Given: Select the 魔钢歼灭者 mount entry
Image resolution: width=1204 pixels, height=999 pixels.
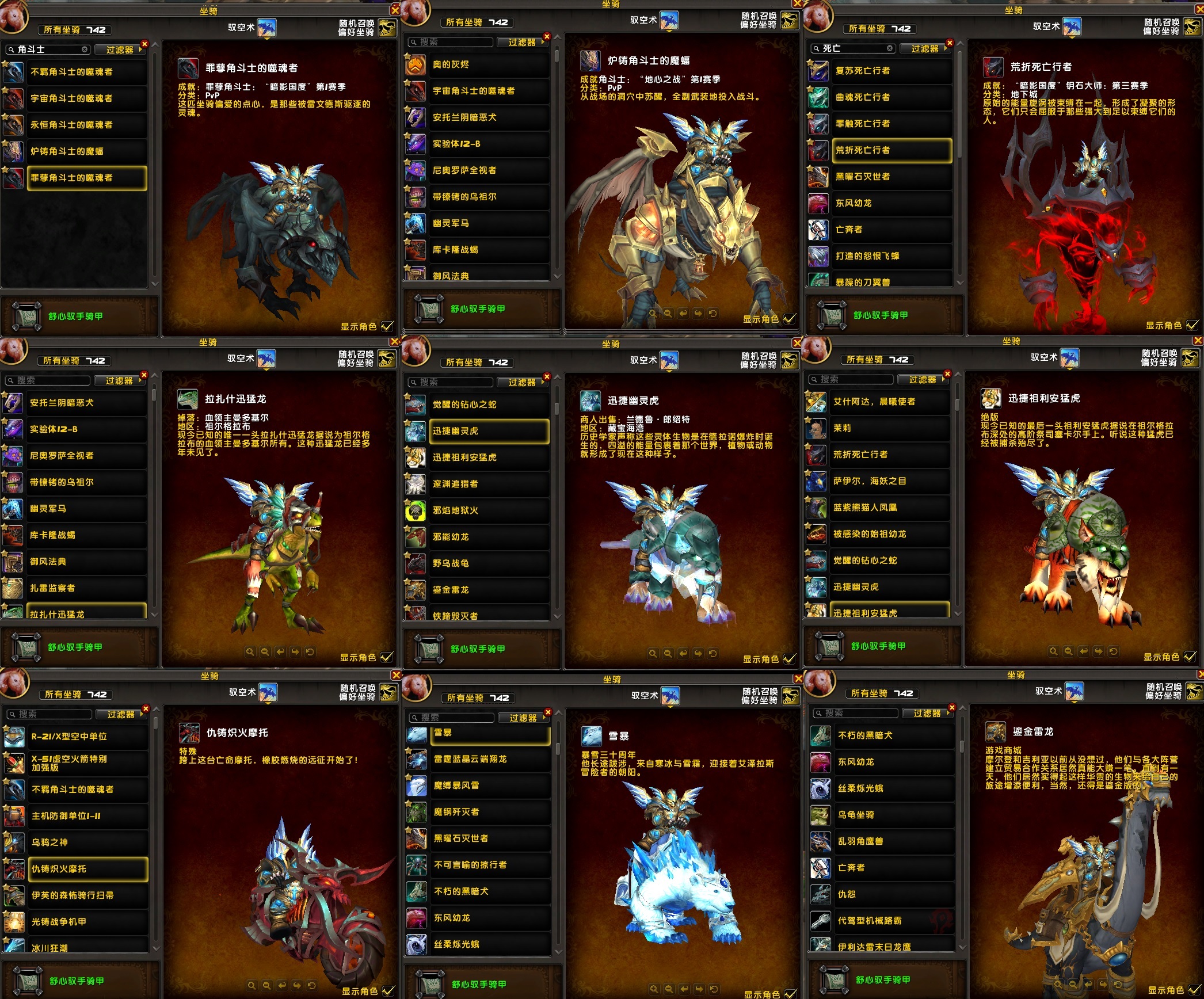Looking at the screenshot, I should (x=490, y=812).
